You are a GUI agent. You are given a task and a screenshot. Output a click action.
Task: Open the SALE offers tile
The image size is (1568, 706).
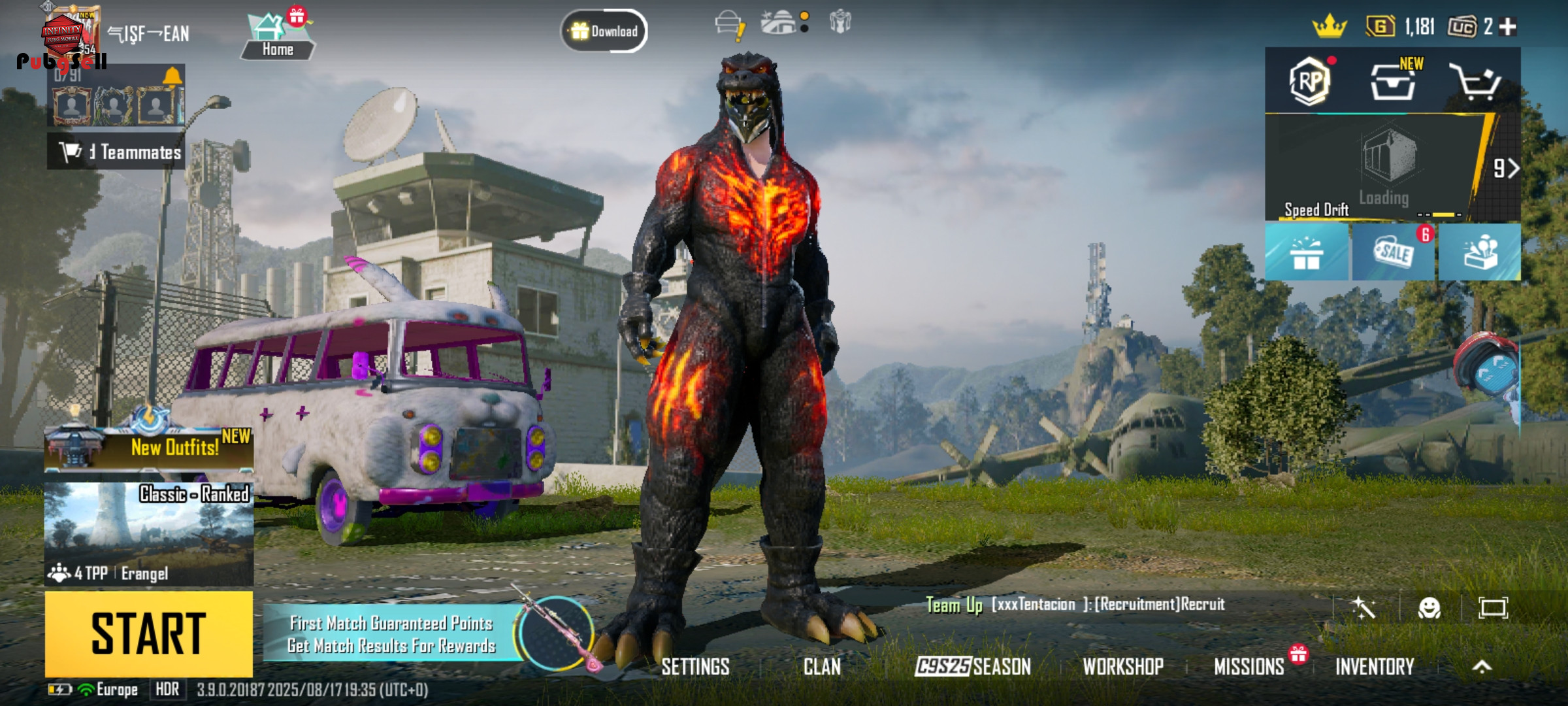coord(1394,252)
